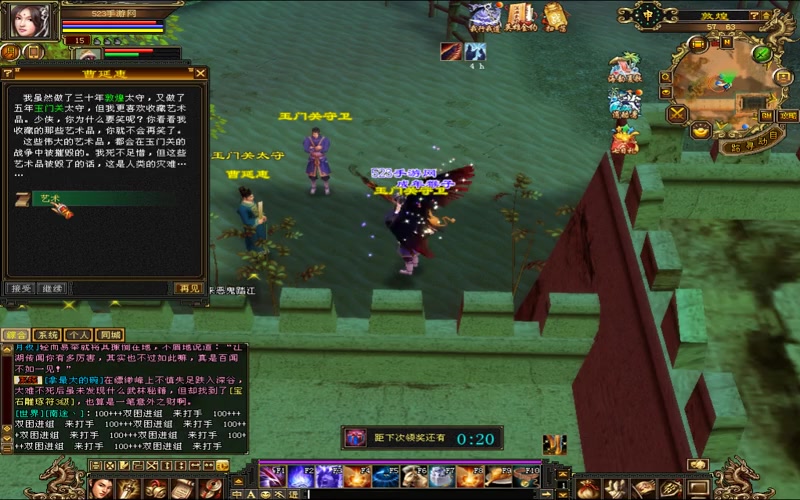This screenshot has height=500, width=800.
Task: Click the 再见 goodbye button
Action: 187,288
